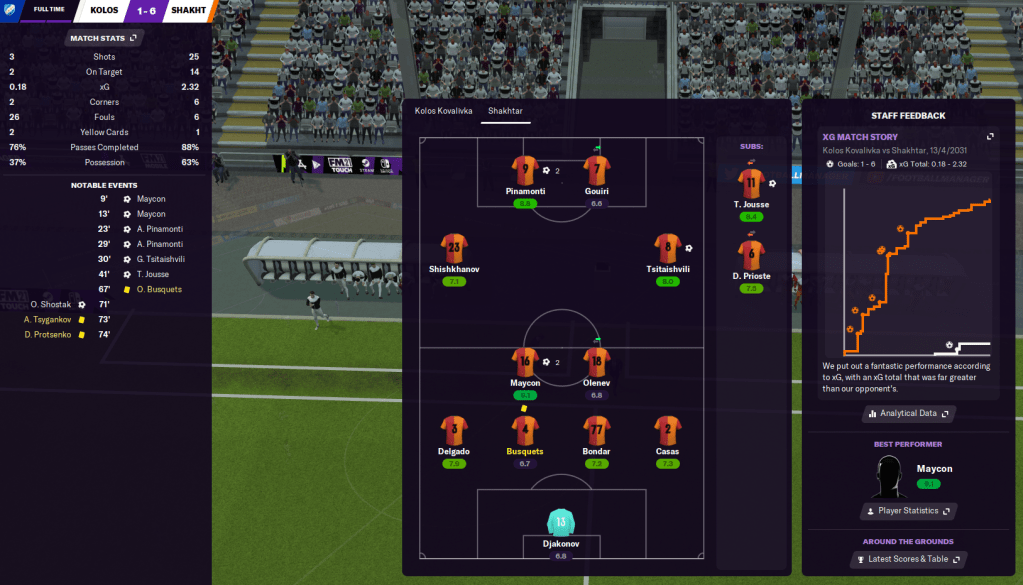Viewport: 1023px width, 585px height.
Task: Select defender Delgado
Action: click(x=455, y=431)
